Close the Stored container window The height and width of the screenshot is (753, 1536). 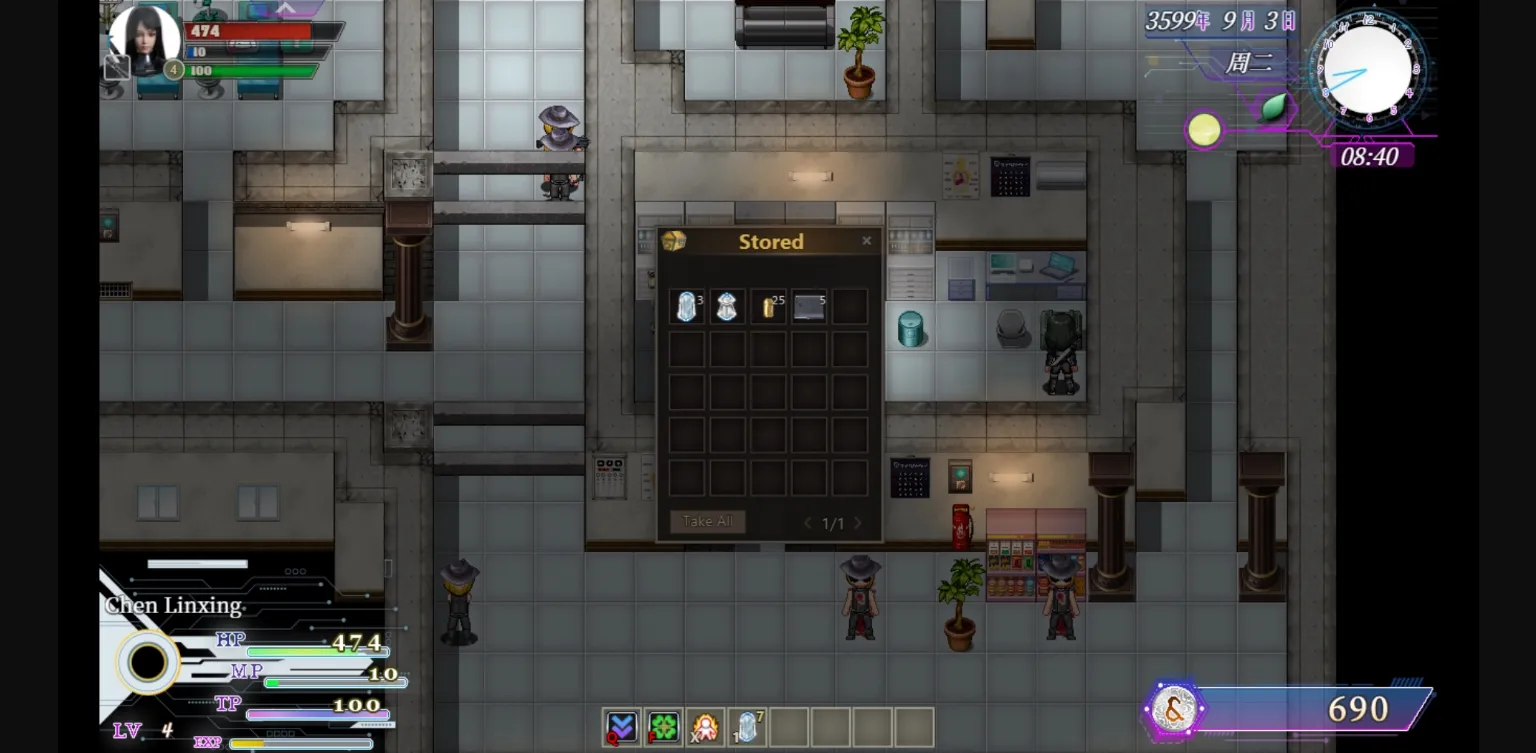pos(866,241)
